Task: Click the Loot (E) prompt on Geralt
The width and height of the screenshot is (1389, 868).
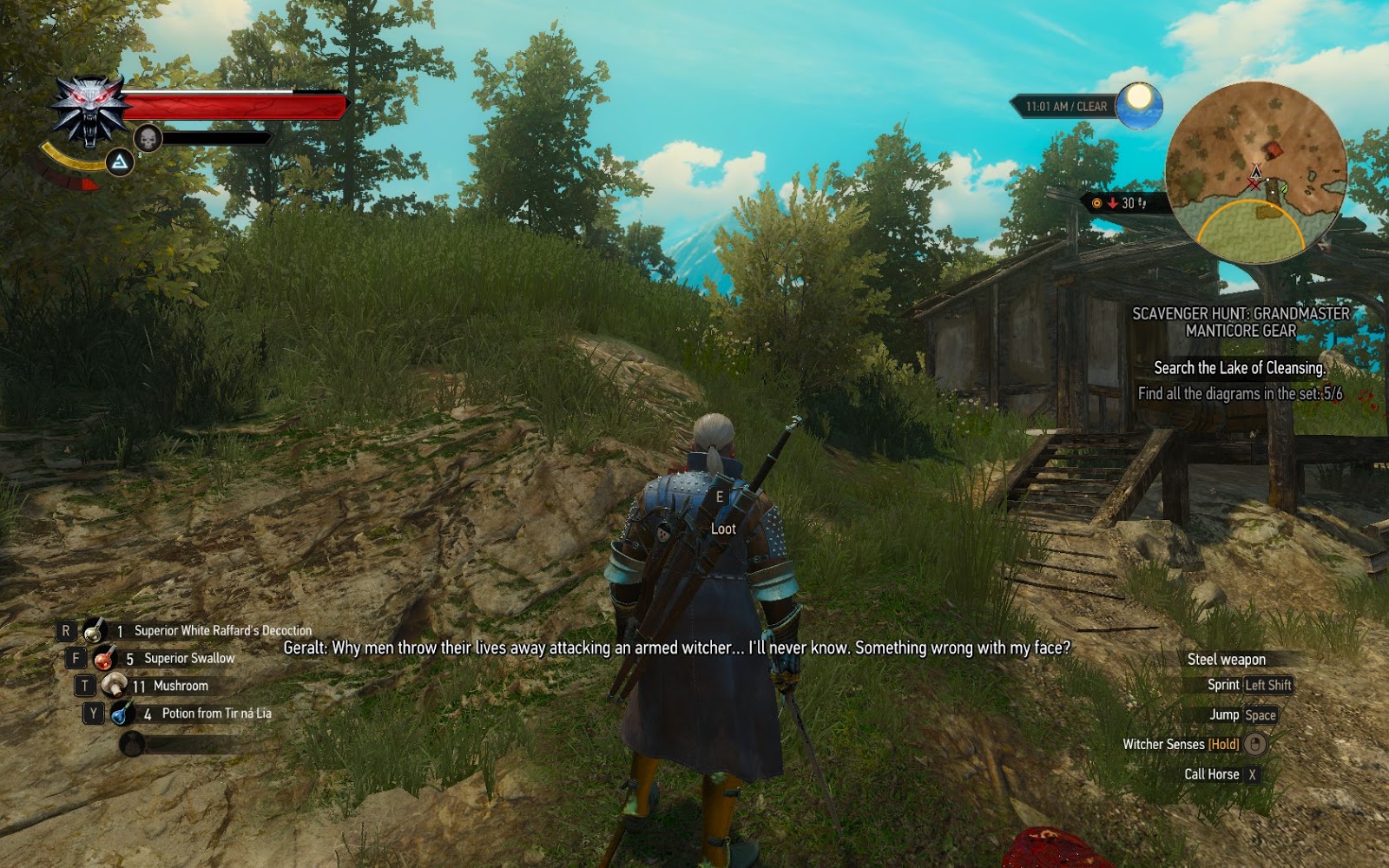Action: click(723, 510)
